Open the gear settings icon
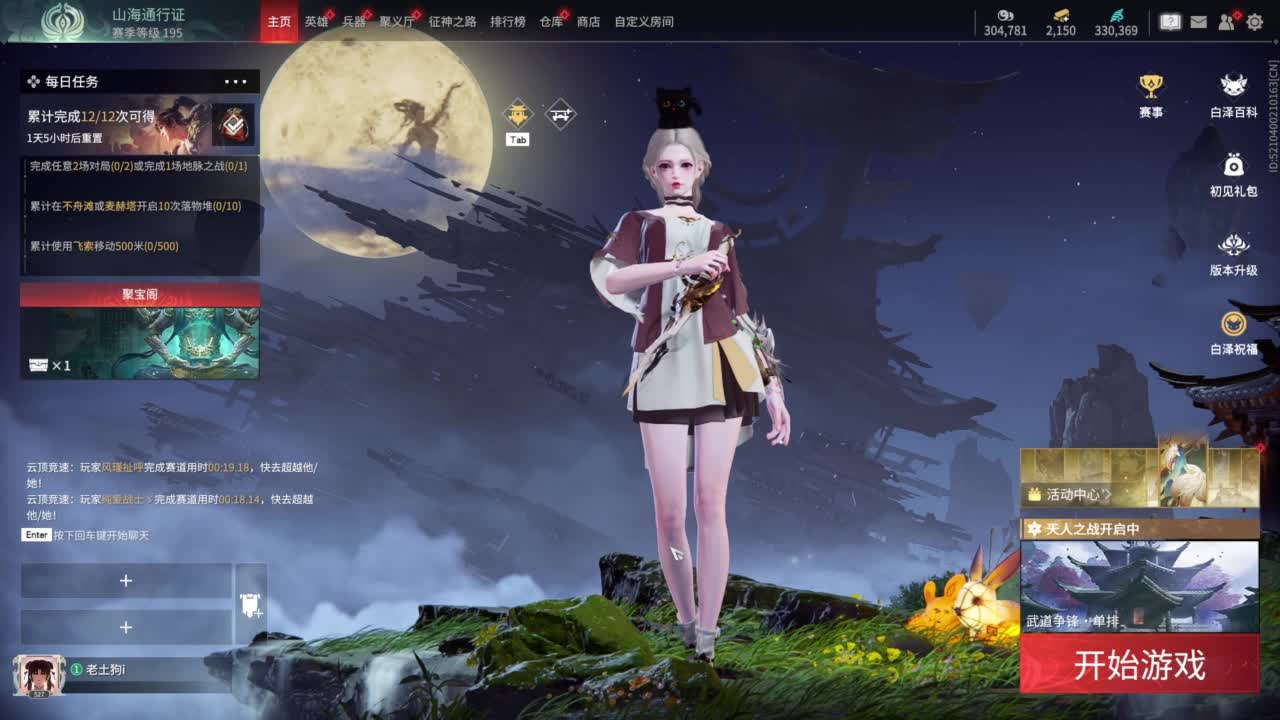1280x720 pixels. point(1254,21)
